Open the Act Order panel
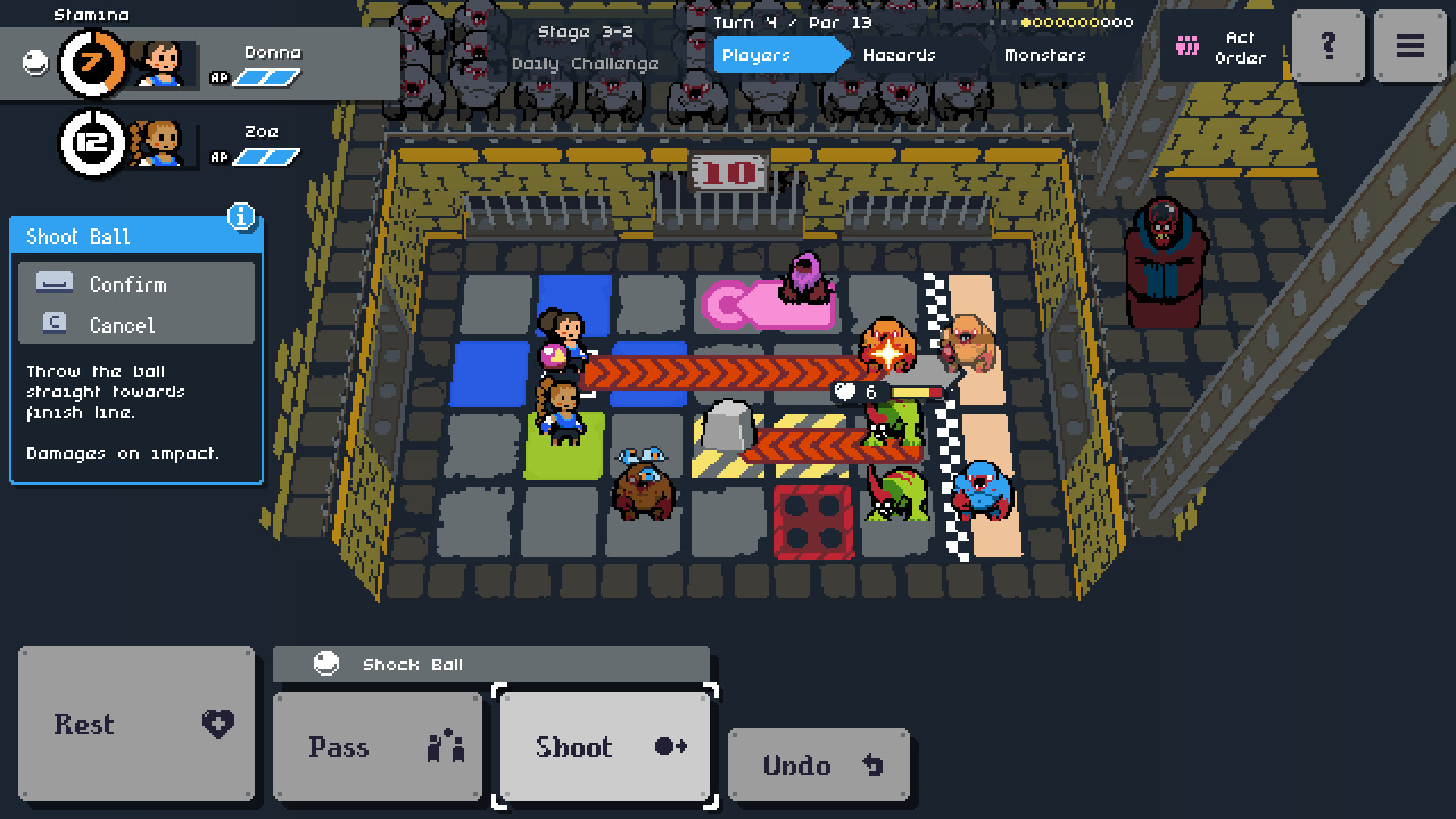Screen dimensions: 1456x819 click(1221, 45)
